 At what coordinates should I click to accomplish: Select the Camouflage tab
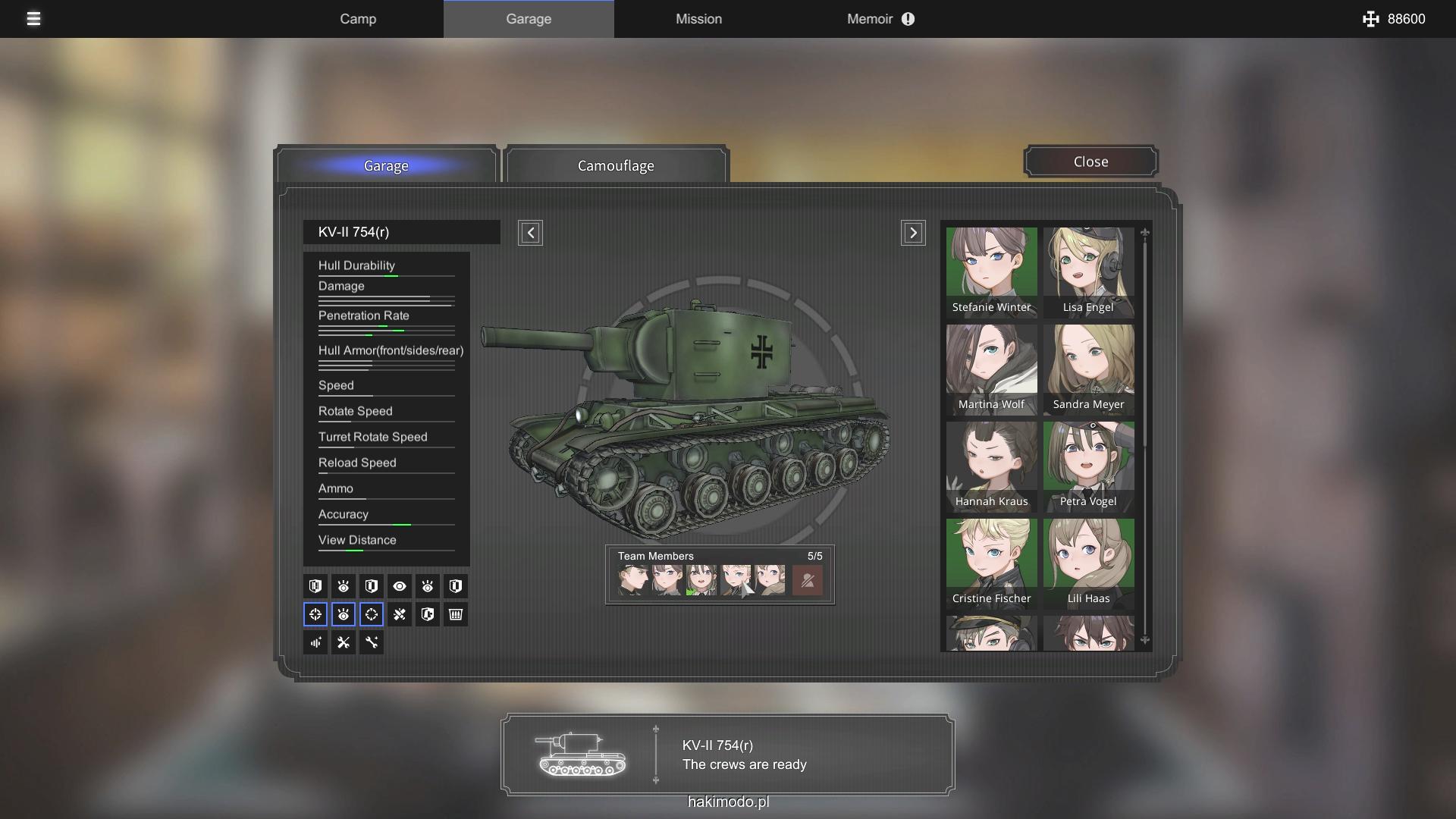coord(616,165)
